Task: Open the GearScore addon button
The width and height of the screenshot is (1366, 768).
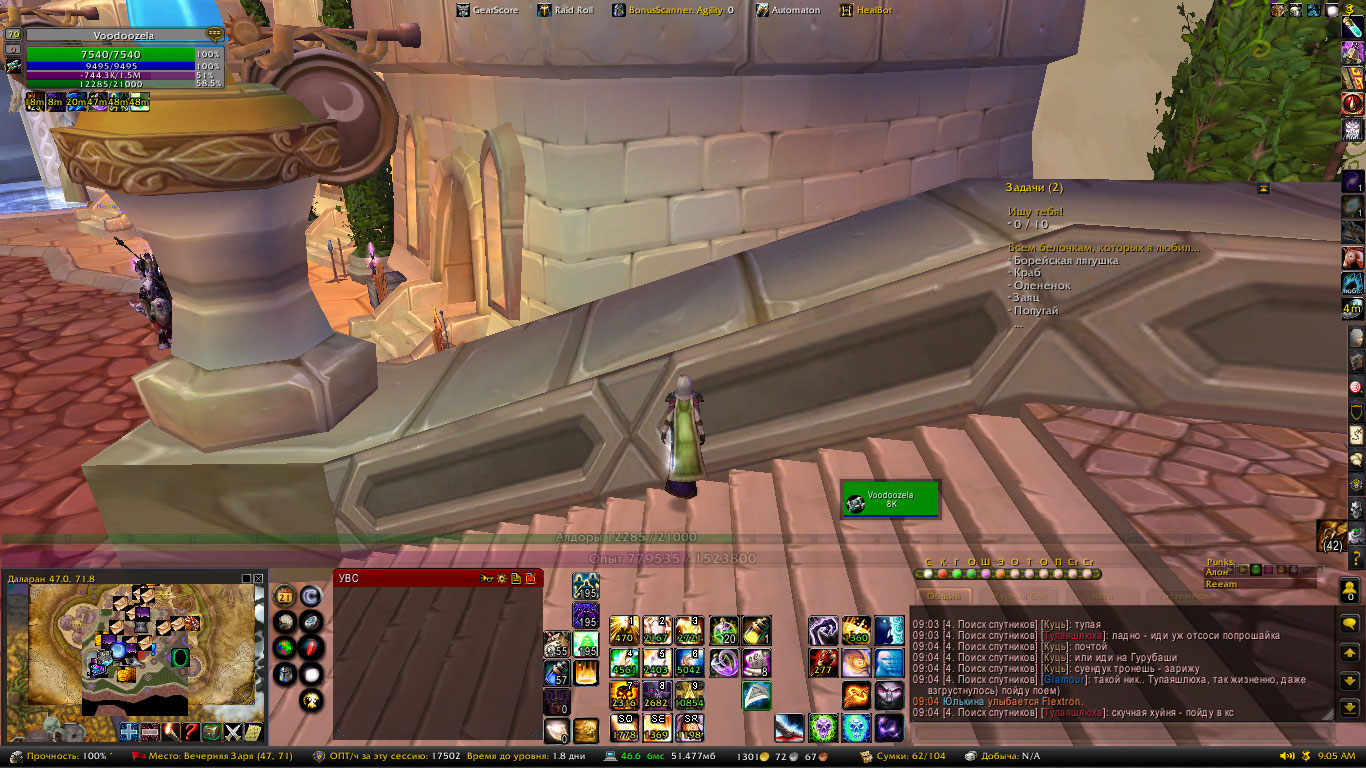Action: 488,10
